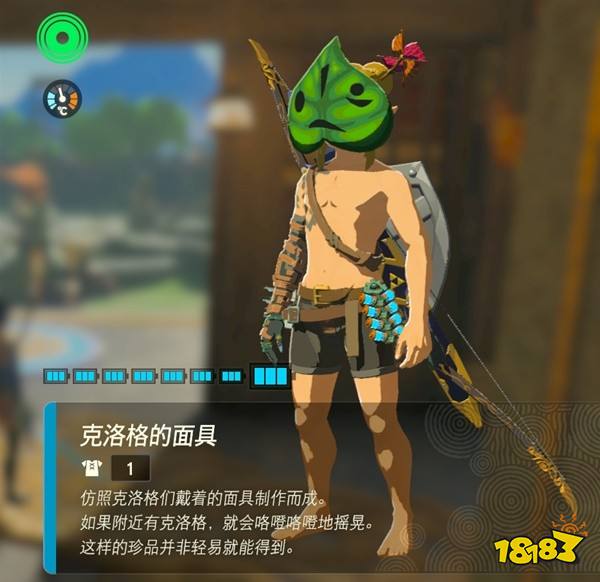This screenshot has width=600, height=582.
Task: Click the 18183 site watermark logo
Action: click(x=537, y=547)
